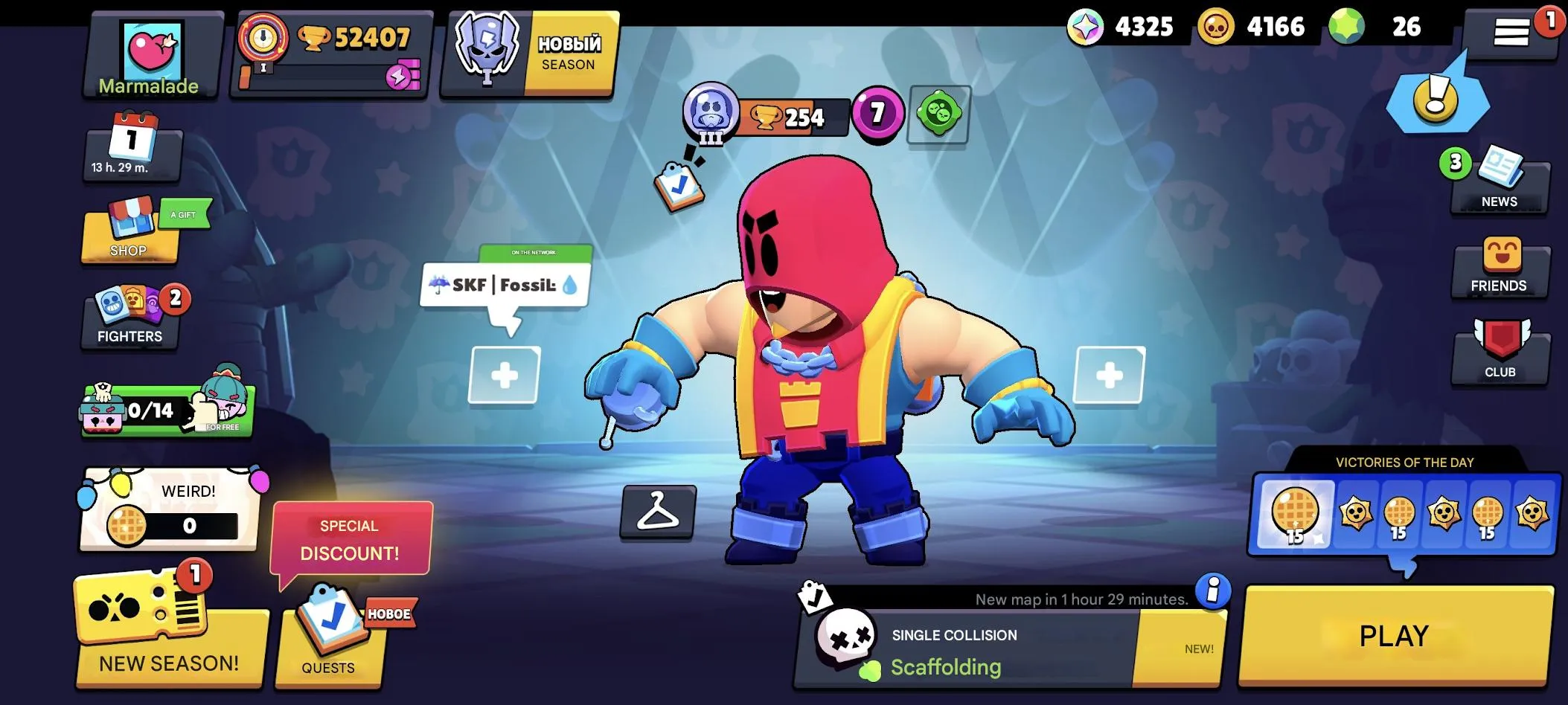
Task: Open the yellow exclamation notification badge
Action: [1438, 97]
